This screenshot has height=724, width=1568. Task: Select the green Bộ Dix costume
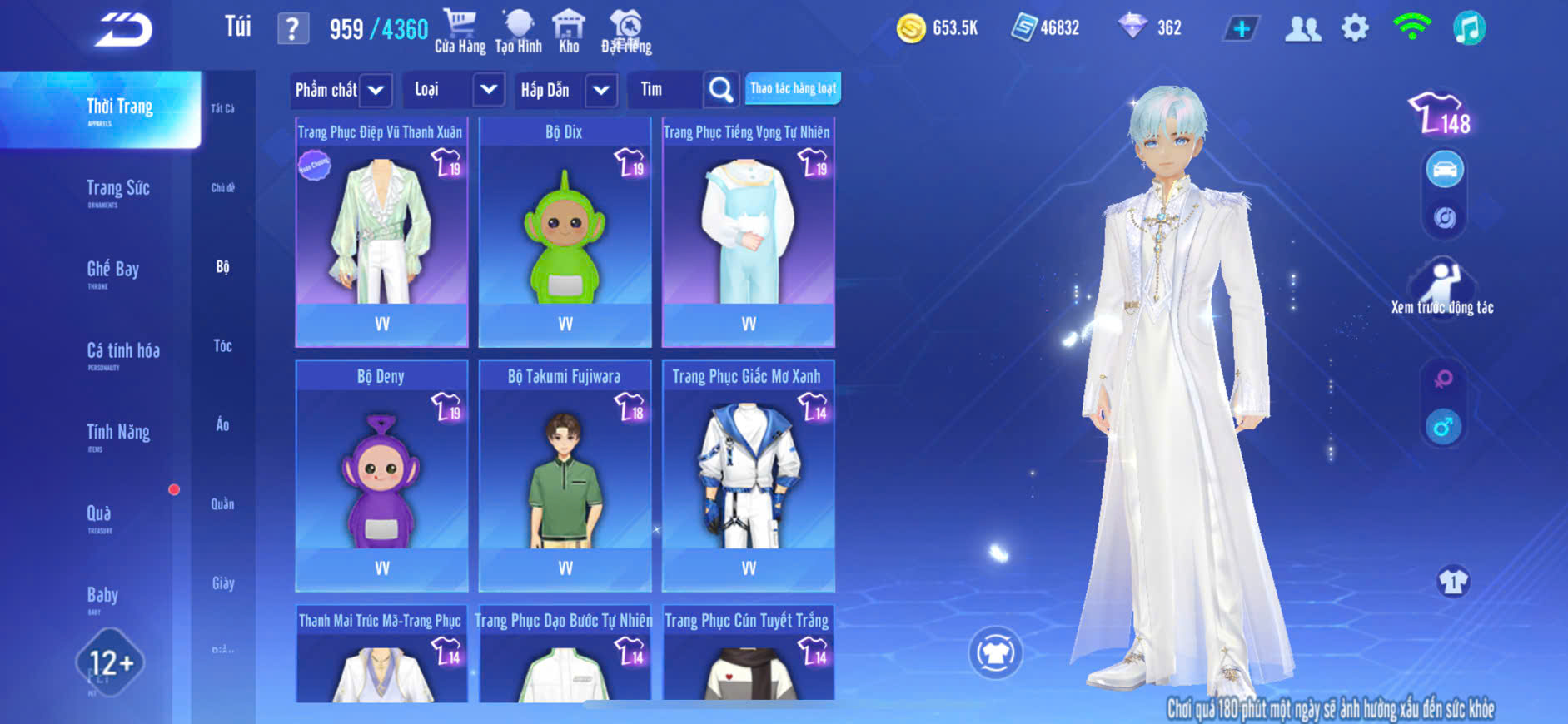[565, 233]
